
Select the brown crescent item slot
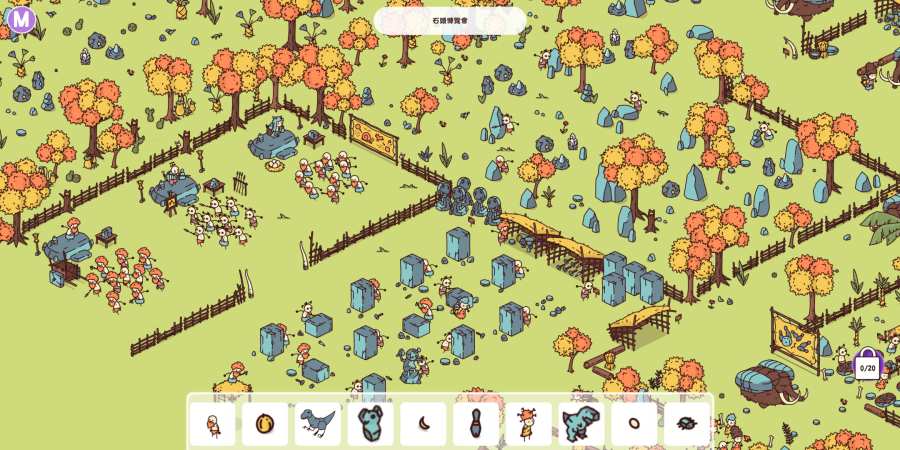click(423, 424)
